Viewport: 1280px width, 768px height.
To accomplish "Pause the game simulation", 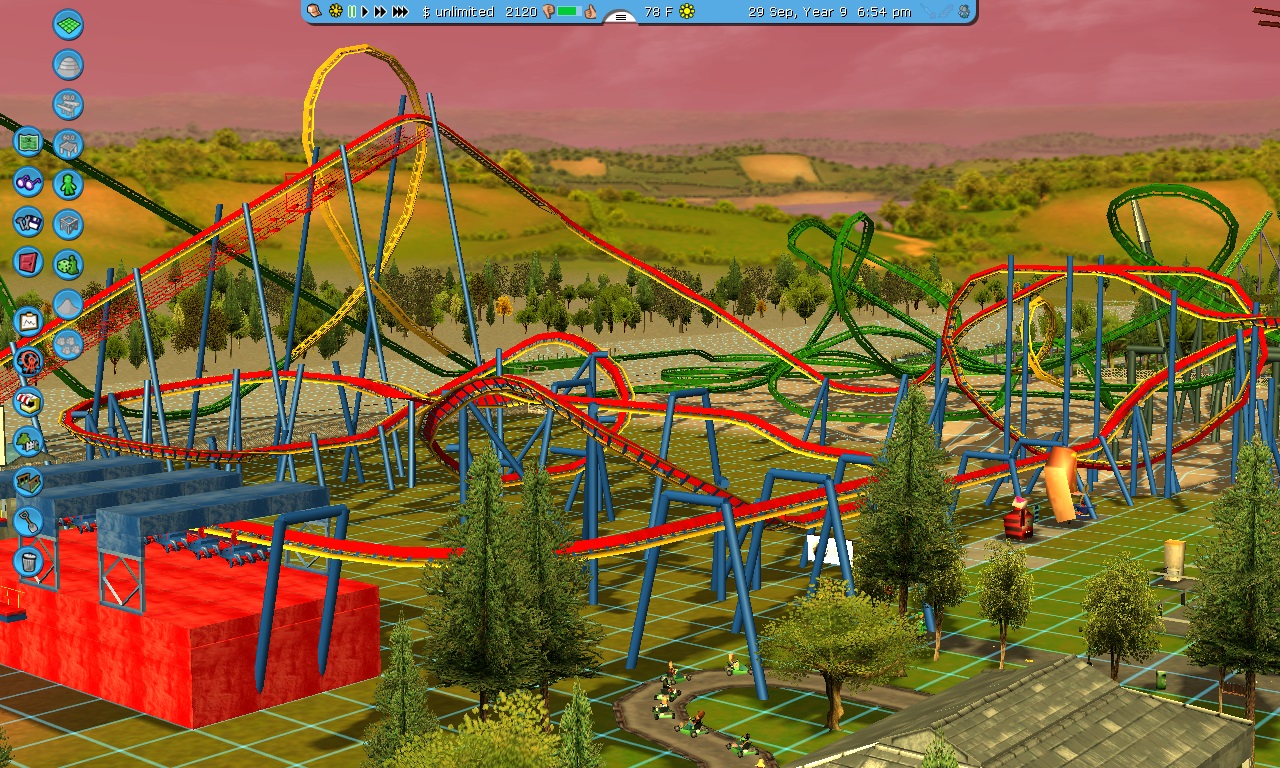I will pos(351,12).
